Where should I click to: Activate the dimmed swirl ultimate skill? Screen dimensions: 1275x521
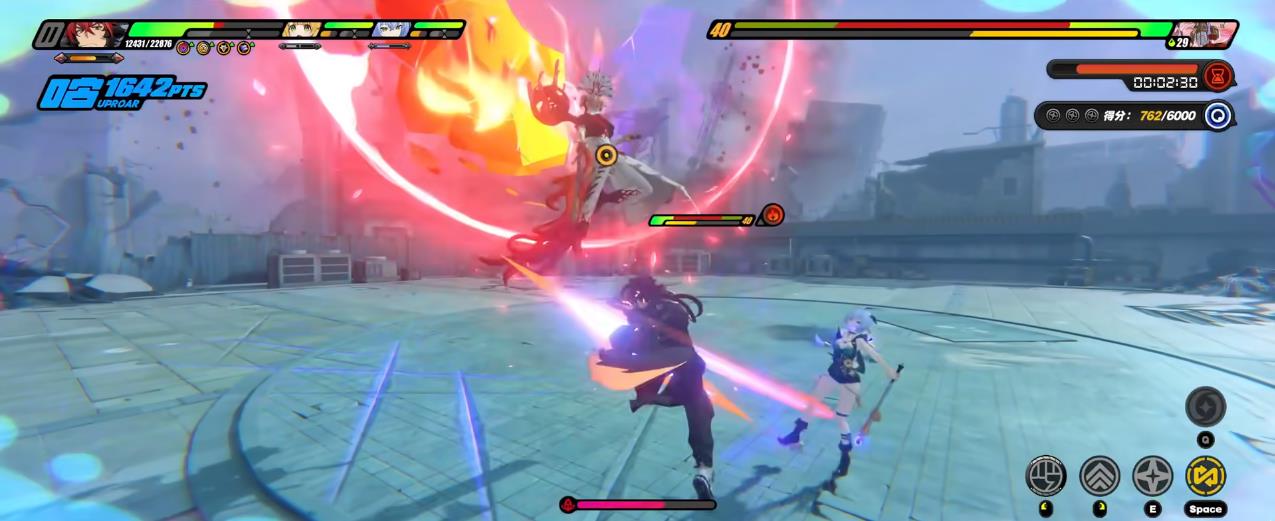(x=1205, y=407)
